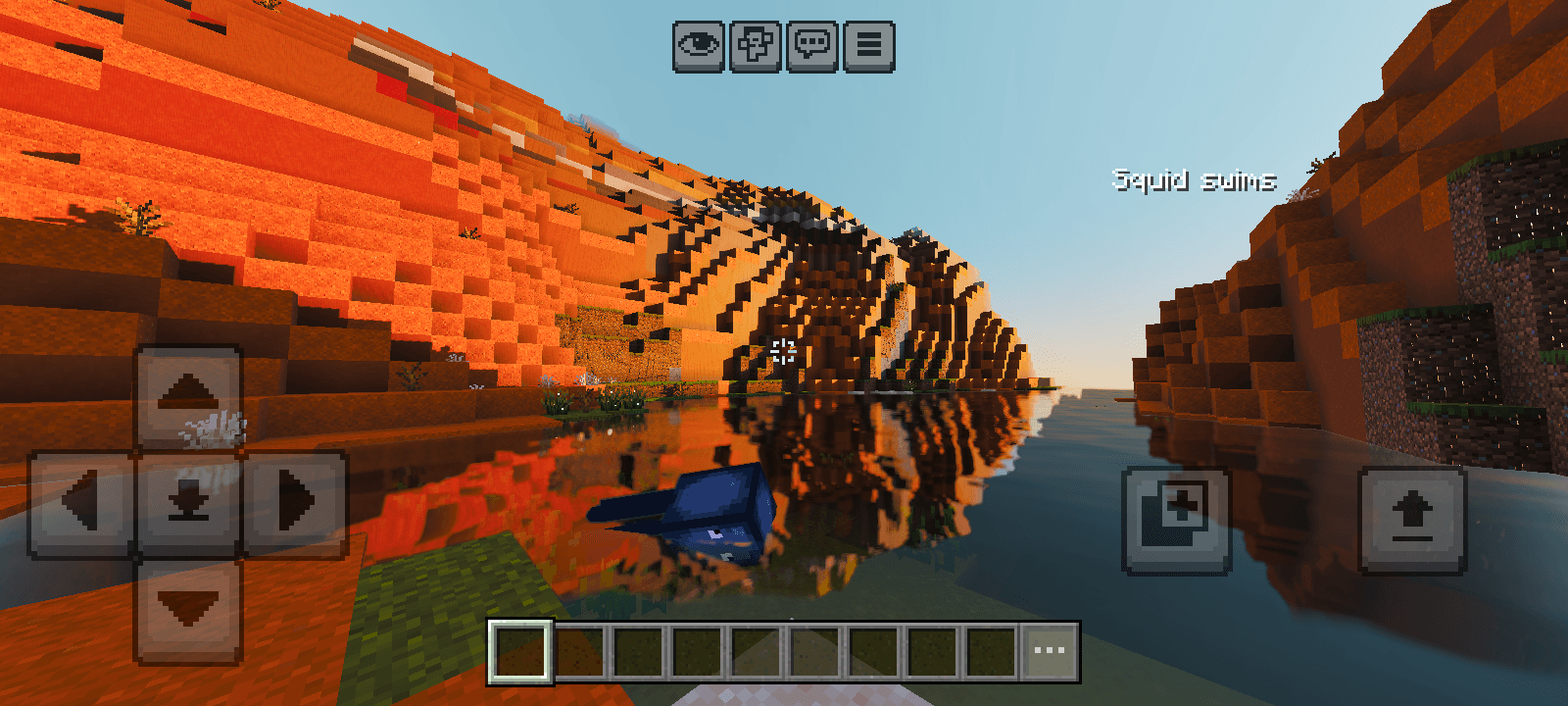
Task: Open the emote wheel icon
Action: [x=754, y=42]
